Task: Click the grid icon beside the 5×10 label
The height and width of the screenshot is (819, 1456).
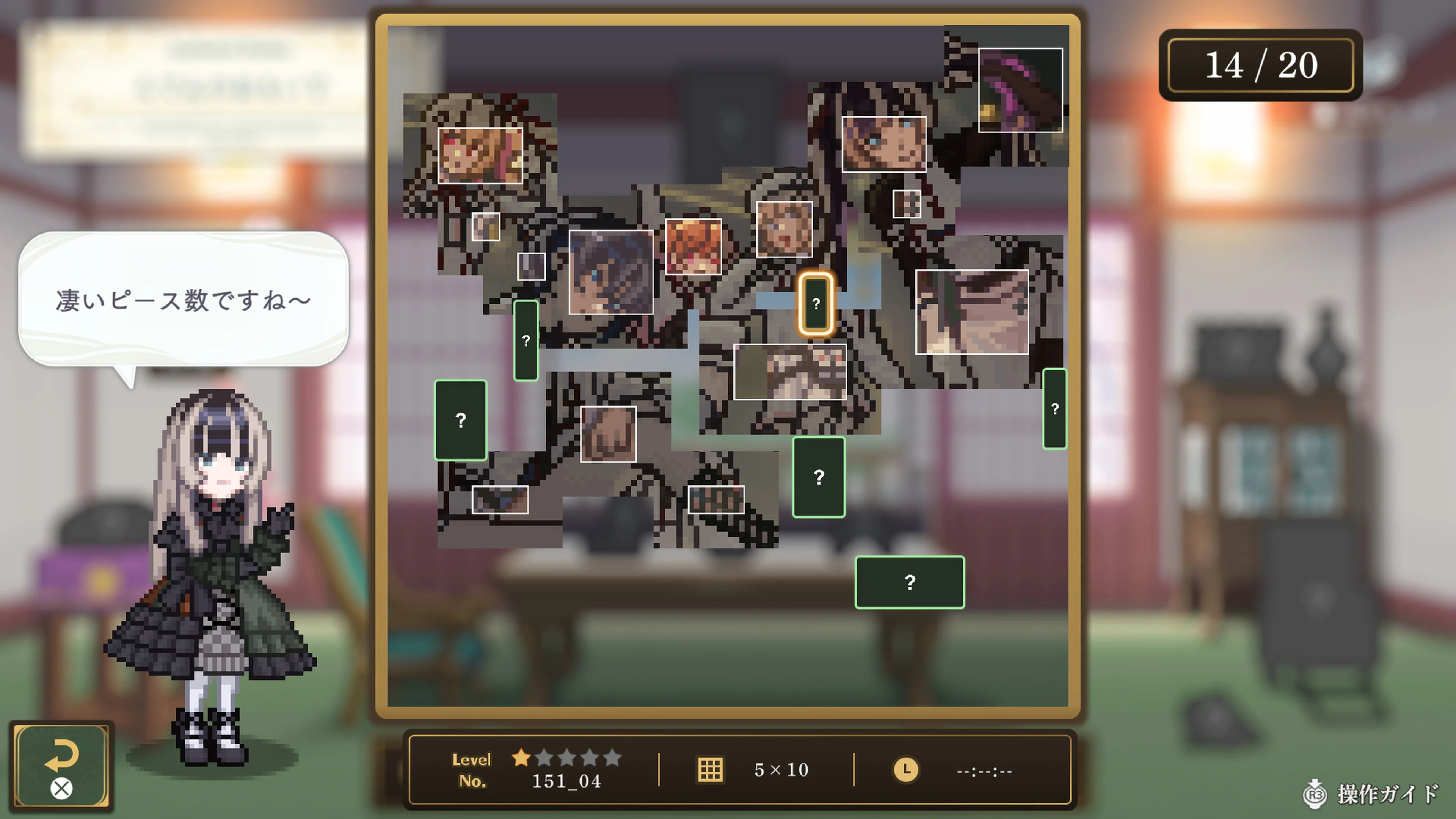Action: point(711,769)
